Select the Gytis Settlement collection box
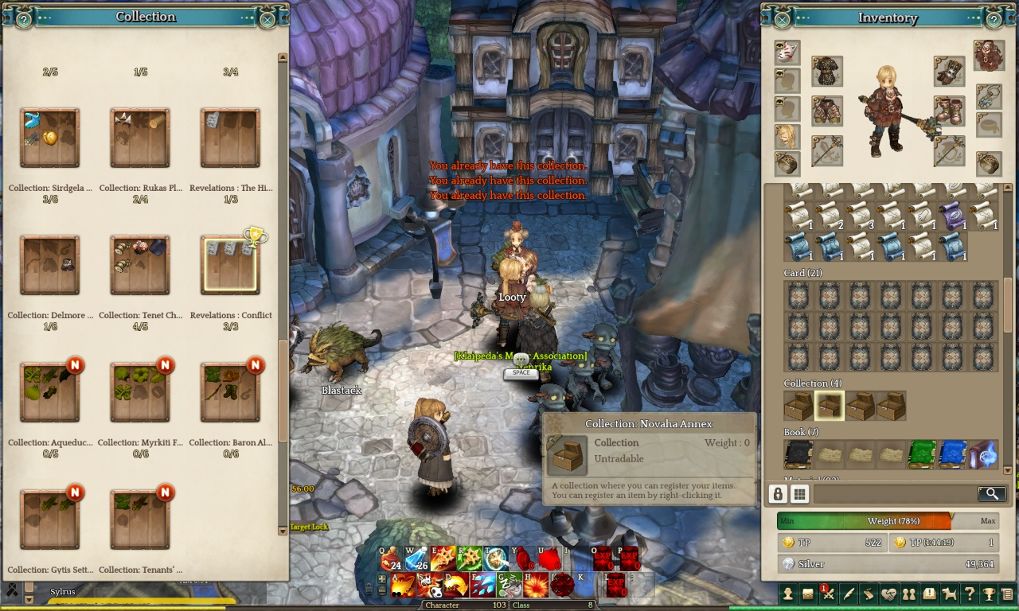Screen dimensions: 1019x611 49,519
